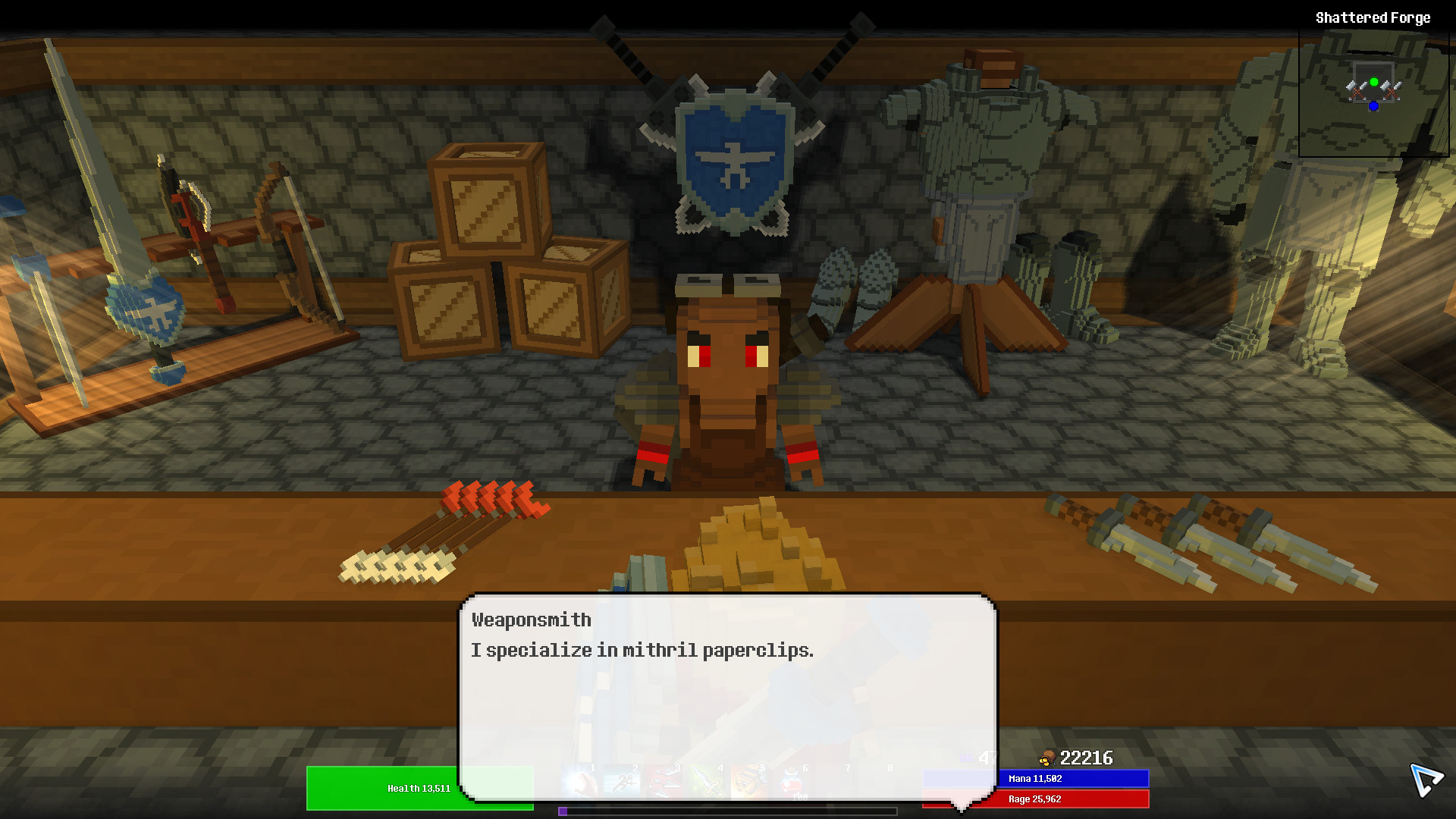The image size is (1456, 819).
Task: Click the green player marker on the minimap
Action: click(x=1375, y=82)
